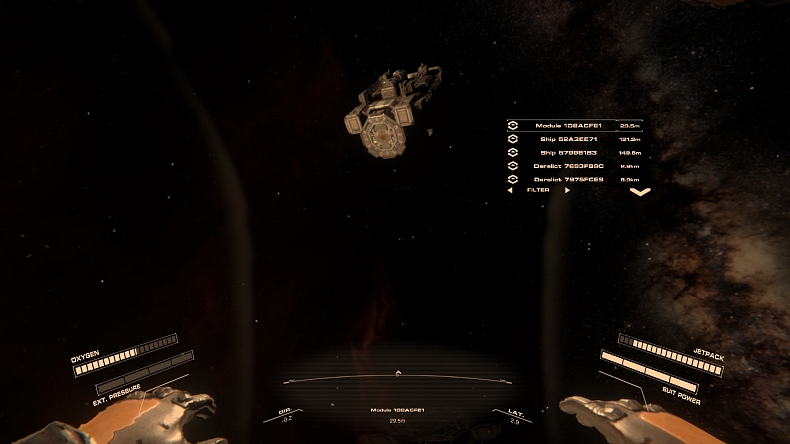Click the right arrow beside FILTER

point(567,190)
